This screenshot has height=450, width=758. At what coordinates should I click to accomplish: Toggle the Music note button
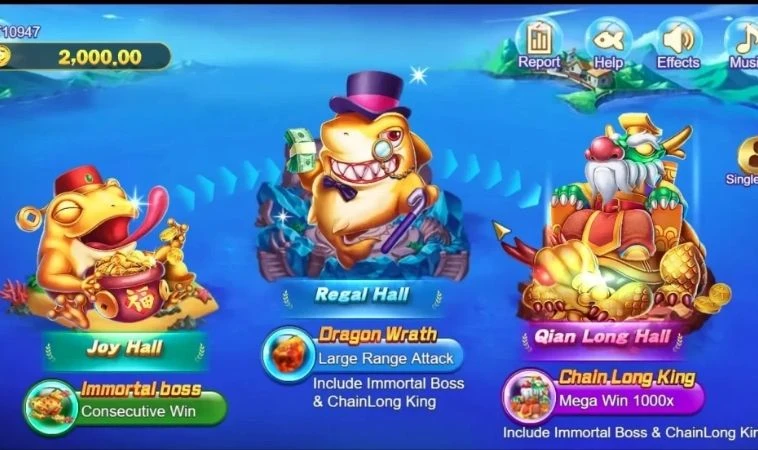click(745, 41)
